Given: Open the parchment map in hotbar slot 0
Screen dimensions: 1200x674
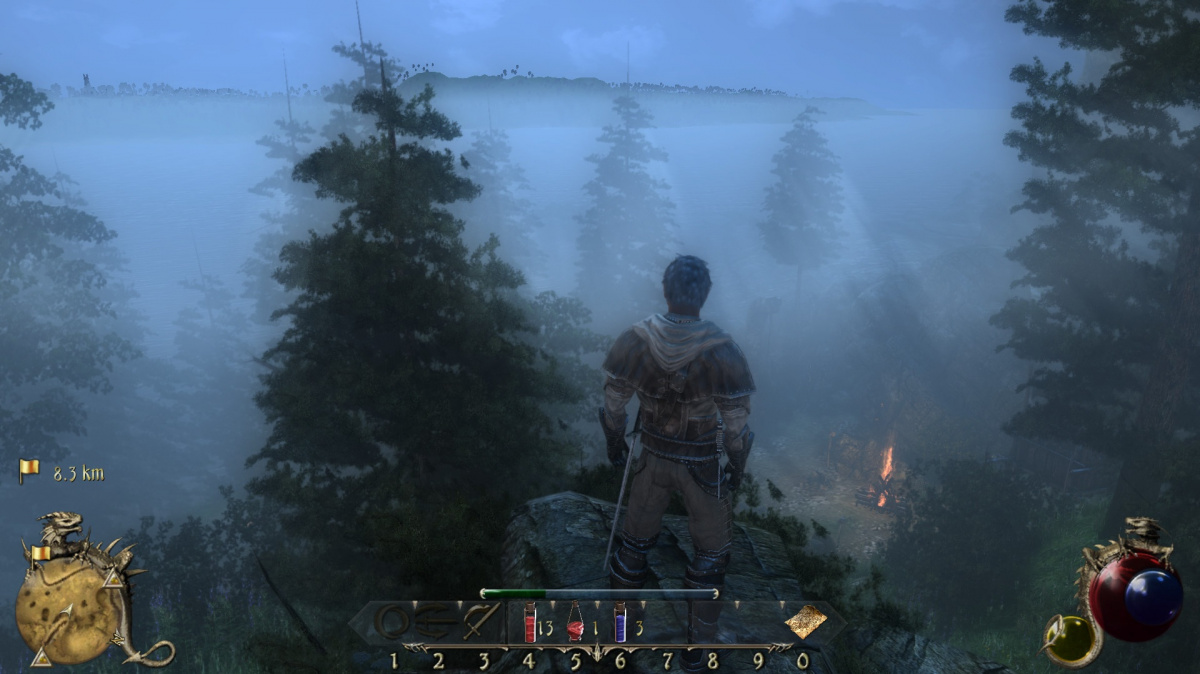Looking at the screenshot, I should coord(805,622).
